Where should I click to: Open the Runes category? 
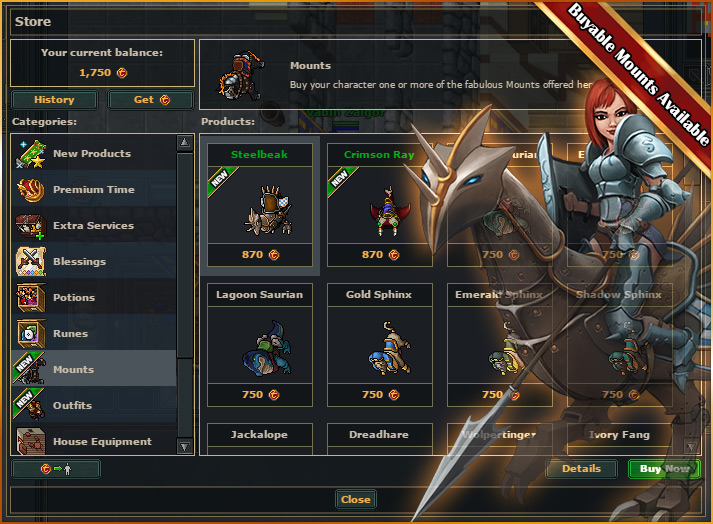pos(70,334)
